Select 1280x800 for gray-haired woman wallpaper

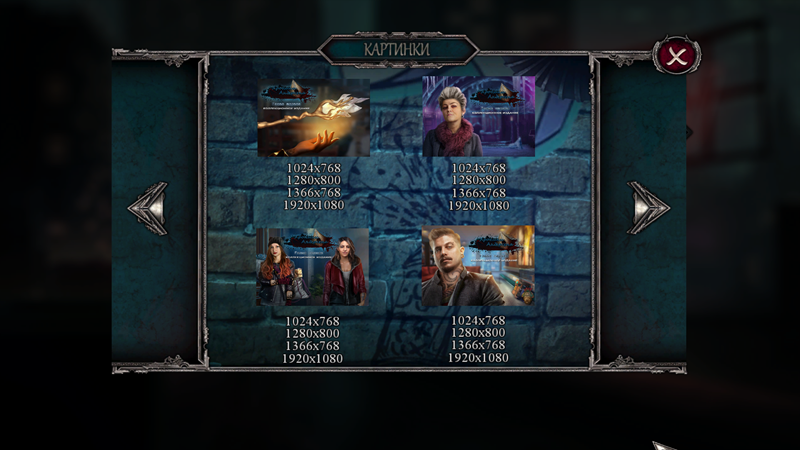pos(478,181)
